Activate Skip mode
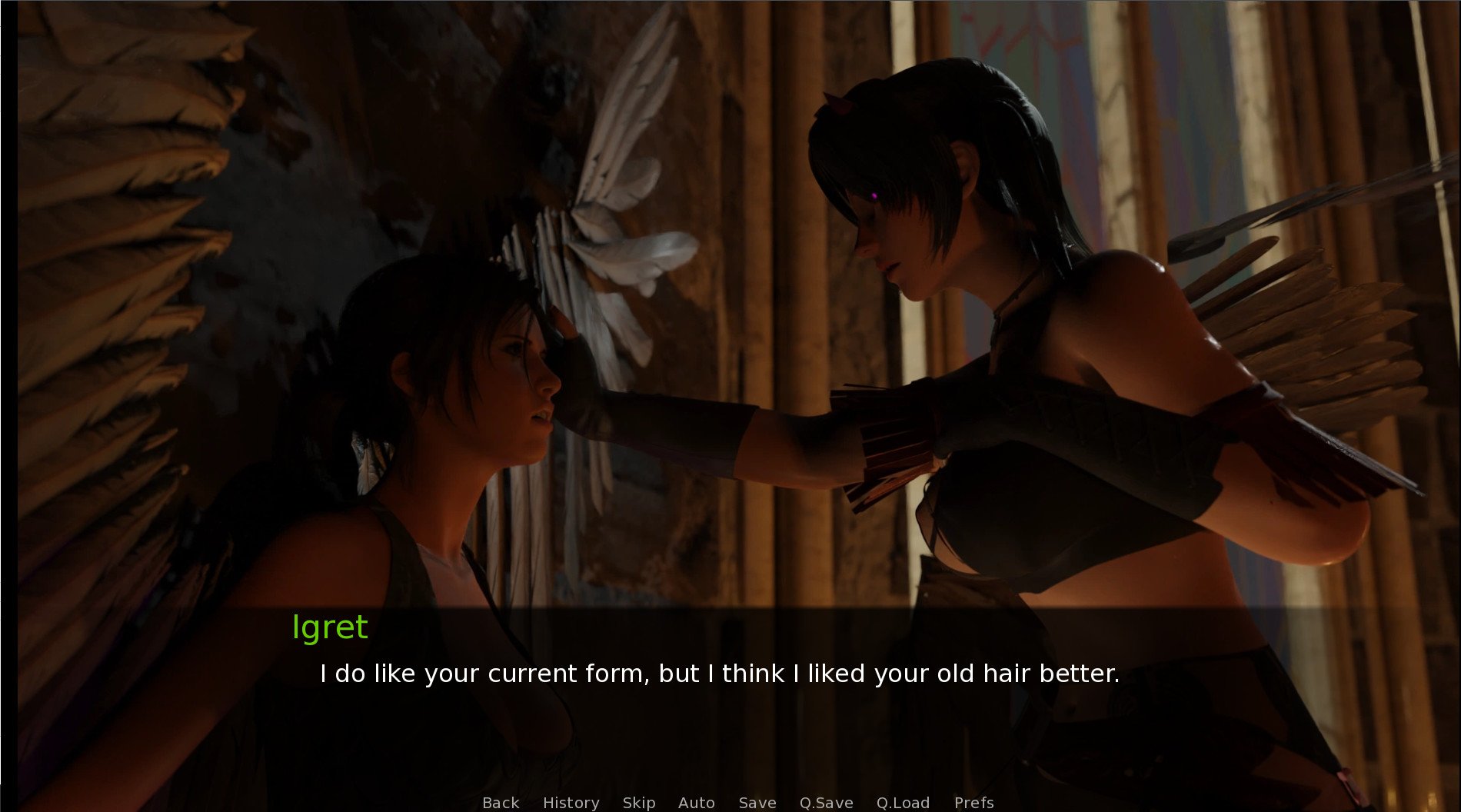1461x812 pixels. (x=638, y=803)
